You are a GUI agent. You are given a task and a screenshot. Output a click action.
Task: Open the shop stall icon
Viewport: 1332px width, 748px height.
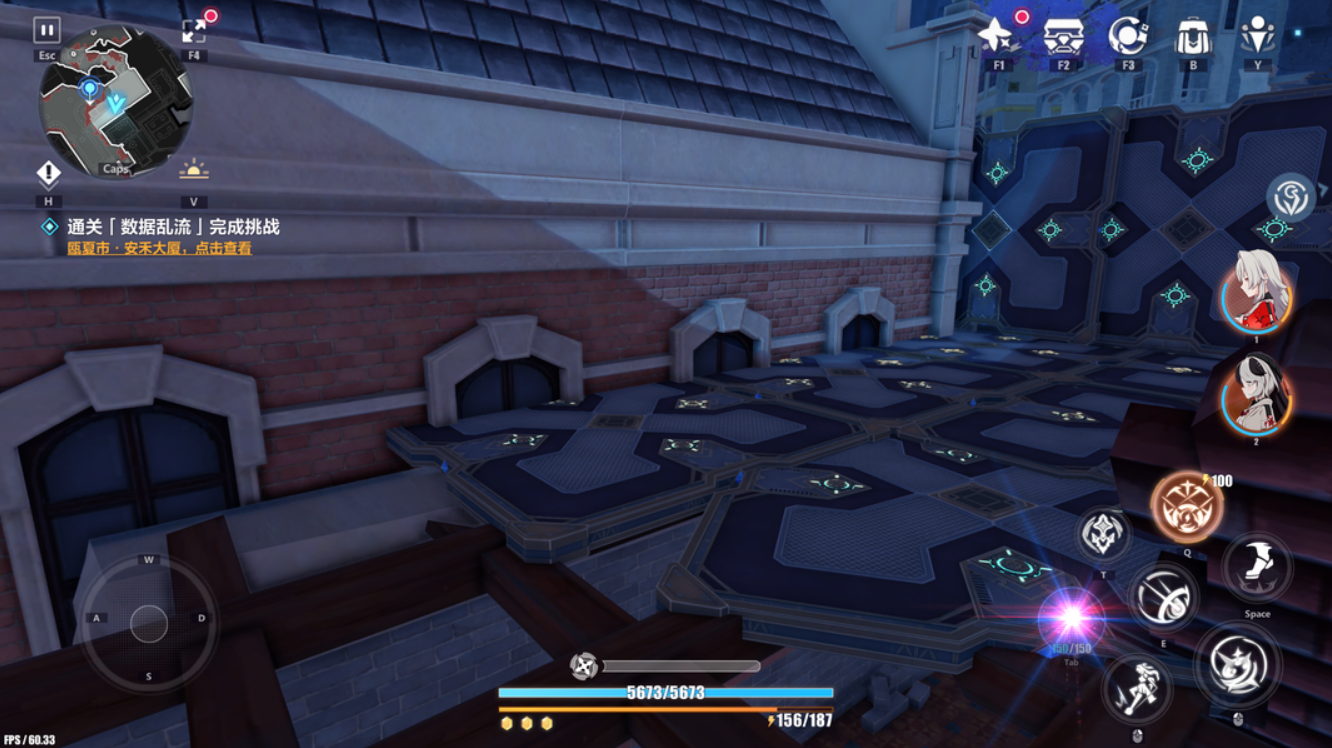[x=1062, y=37]
